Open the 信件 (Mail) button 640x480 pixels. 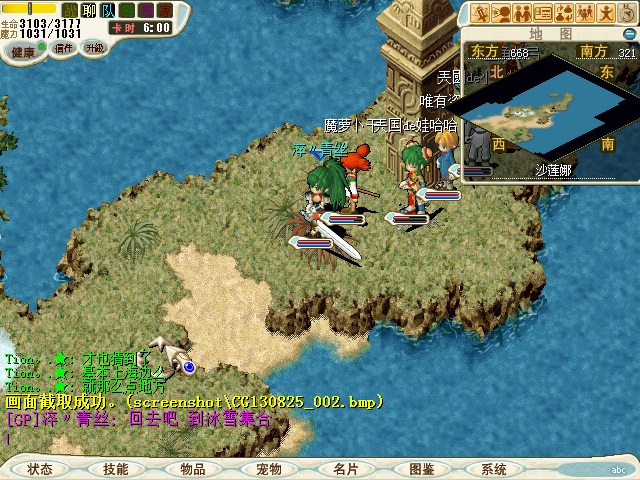tap(64, 48)
